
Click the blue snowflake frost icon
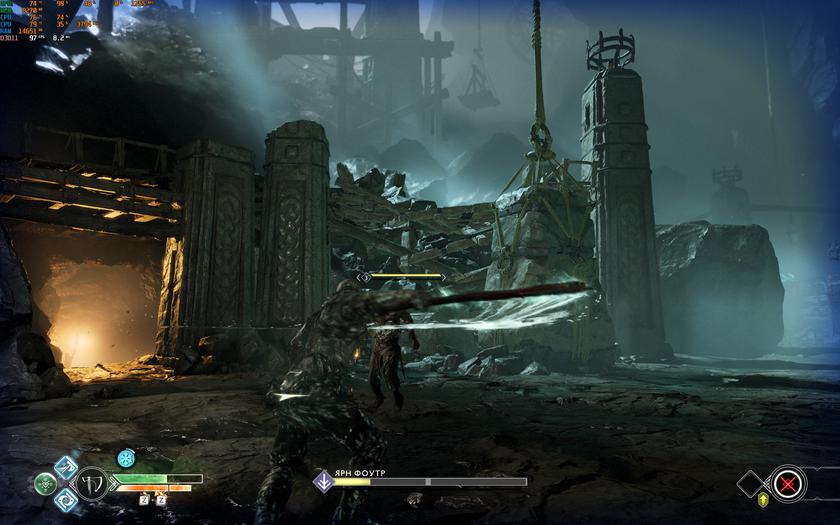[x=126, y=458]
